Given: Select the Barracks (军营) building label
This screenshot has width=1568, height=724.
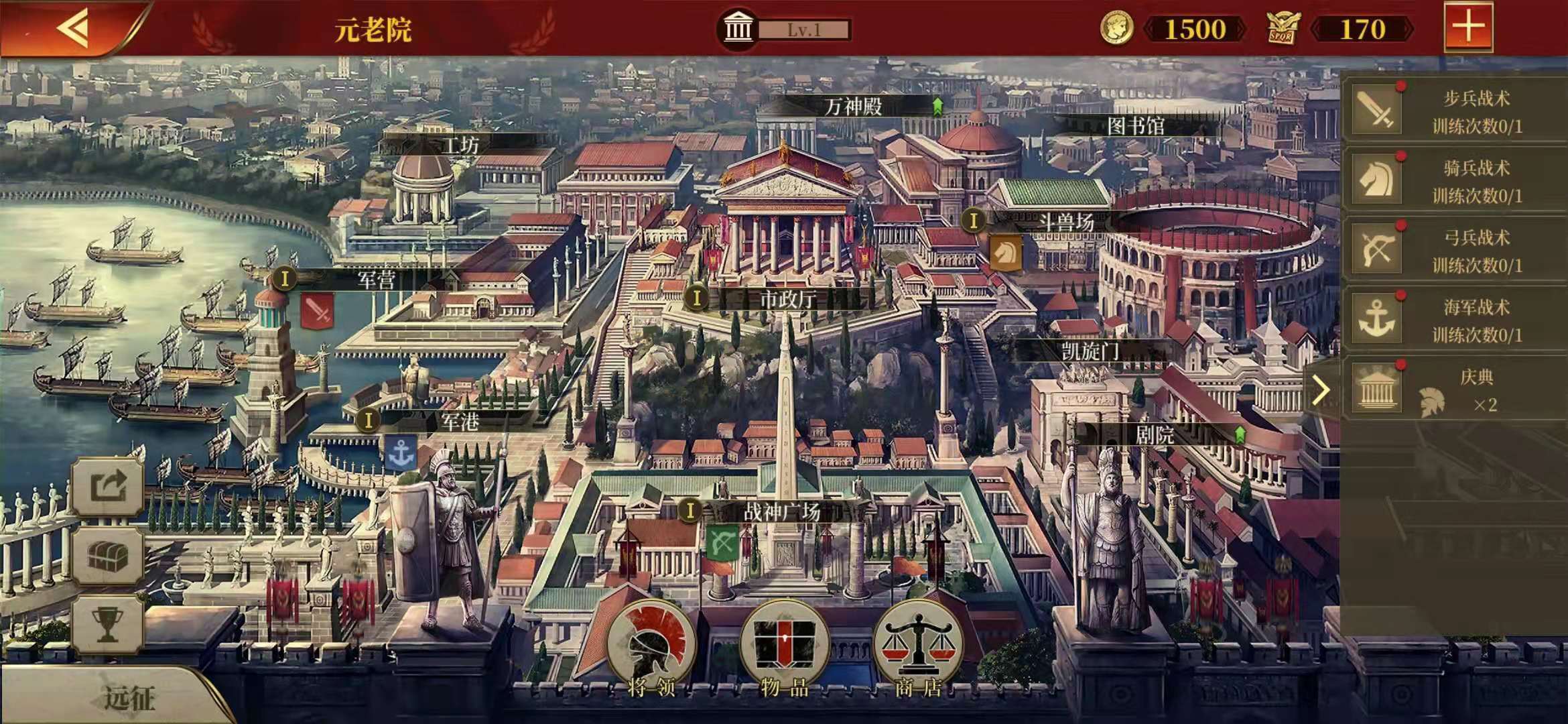Looking at the screenshot, I should [x=375, y=280].
